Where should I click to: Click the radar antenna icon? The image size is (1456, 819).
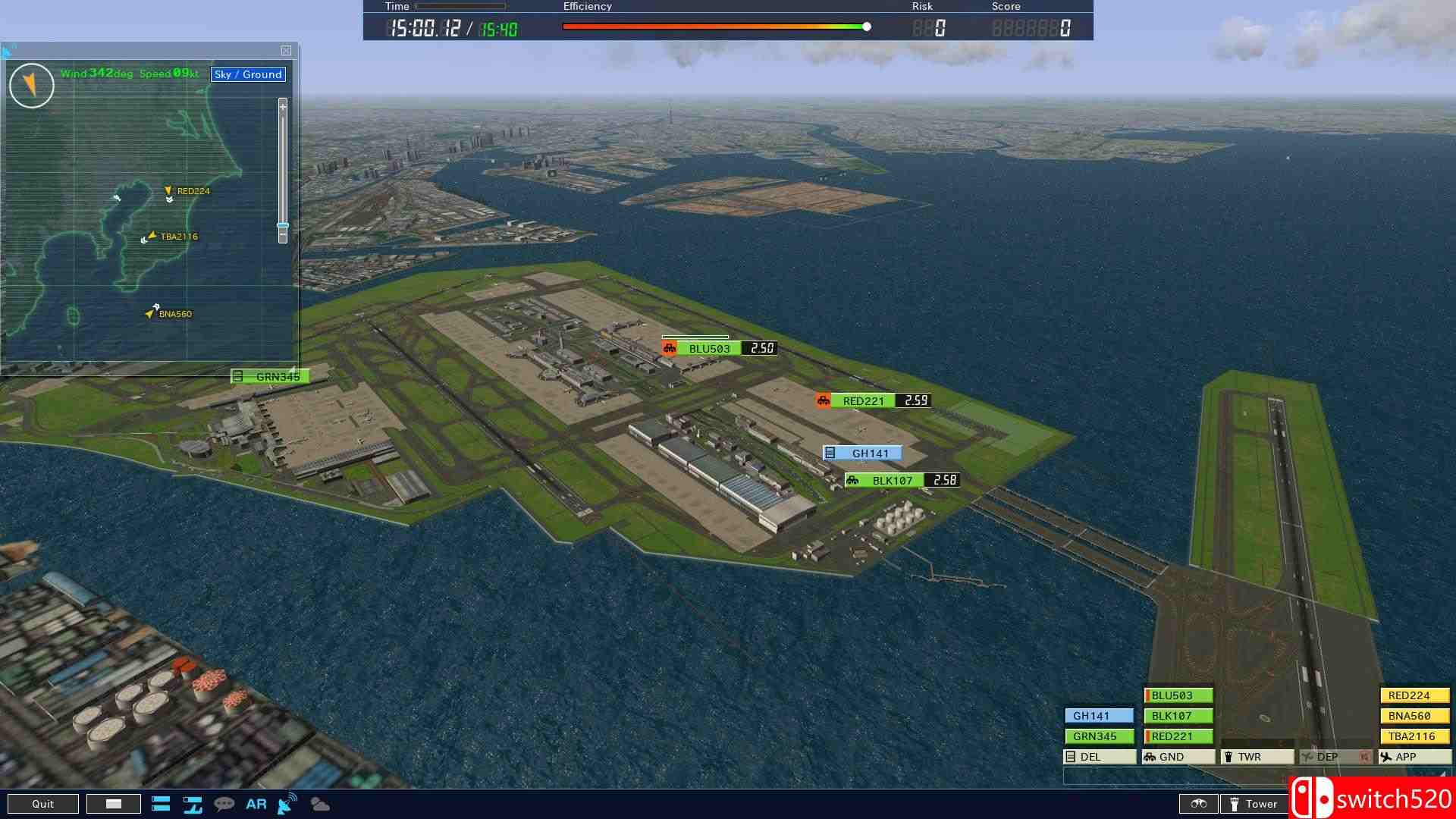point(284,805)
